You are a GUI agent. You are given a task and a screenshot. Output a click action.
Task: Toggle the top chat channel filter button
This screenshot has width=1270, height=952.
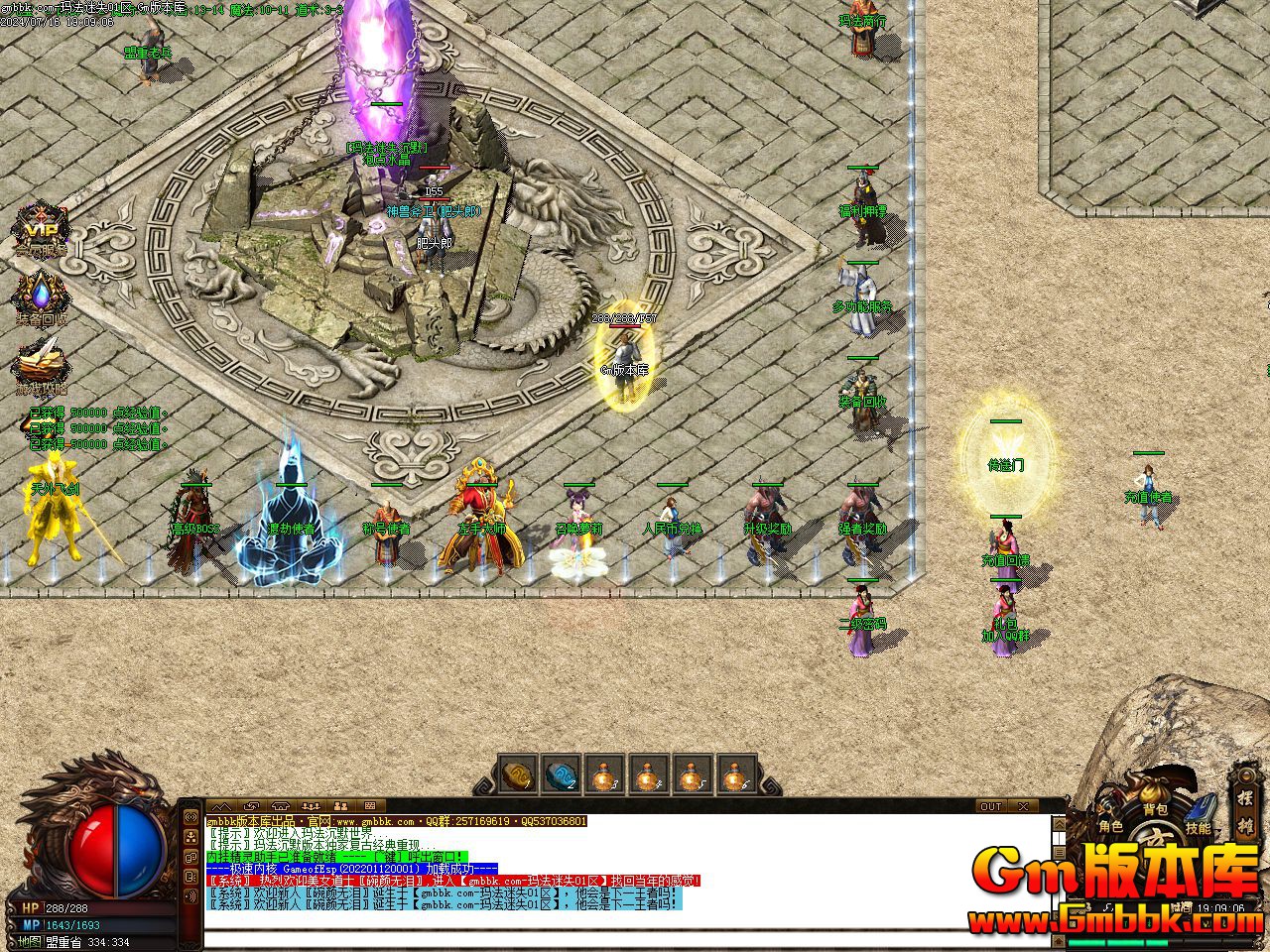[190, 818]
